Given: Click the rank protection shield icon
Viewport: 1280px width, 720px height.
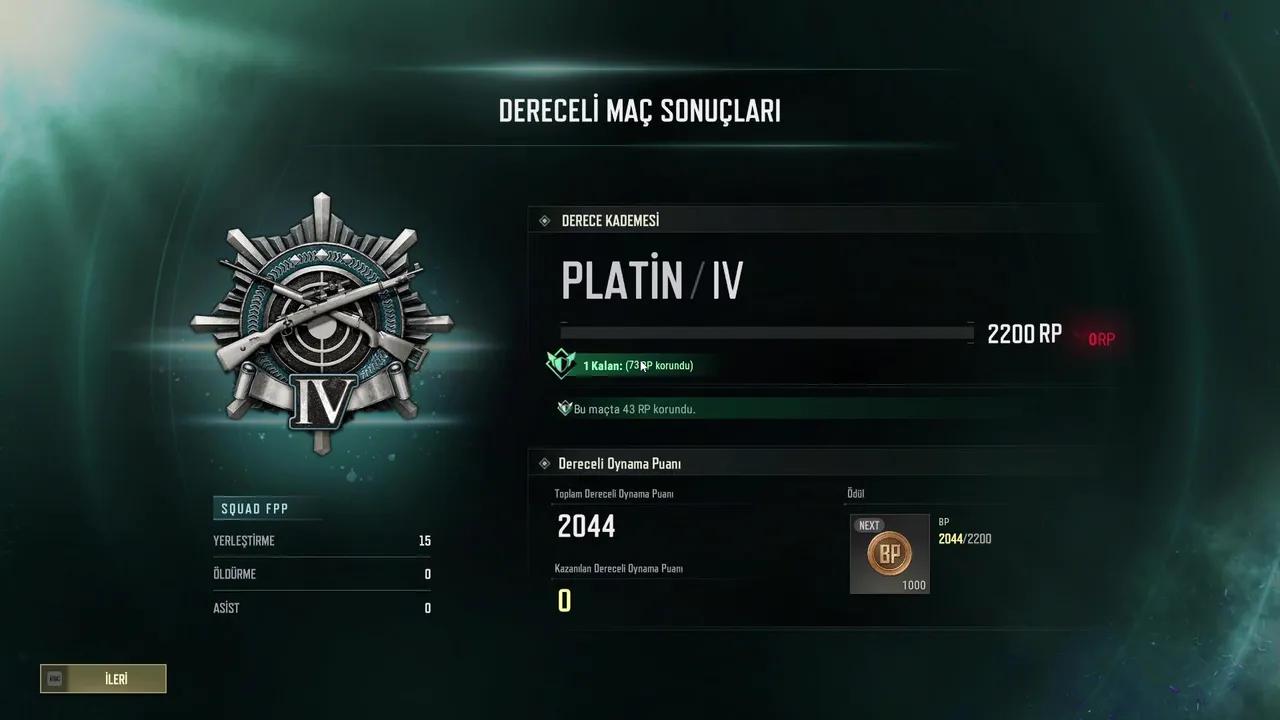Looking at the screenshot, I should click(x=560, y=364).
